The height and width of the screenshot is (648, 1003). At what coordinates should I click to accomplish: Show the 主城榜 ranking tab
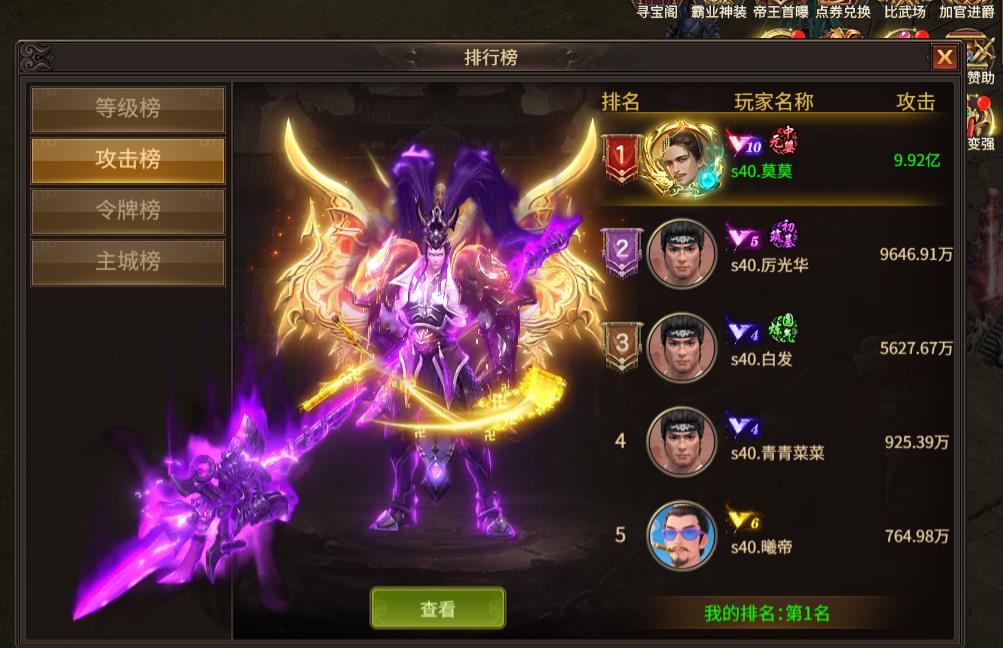[128, 262]
